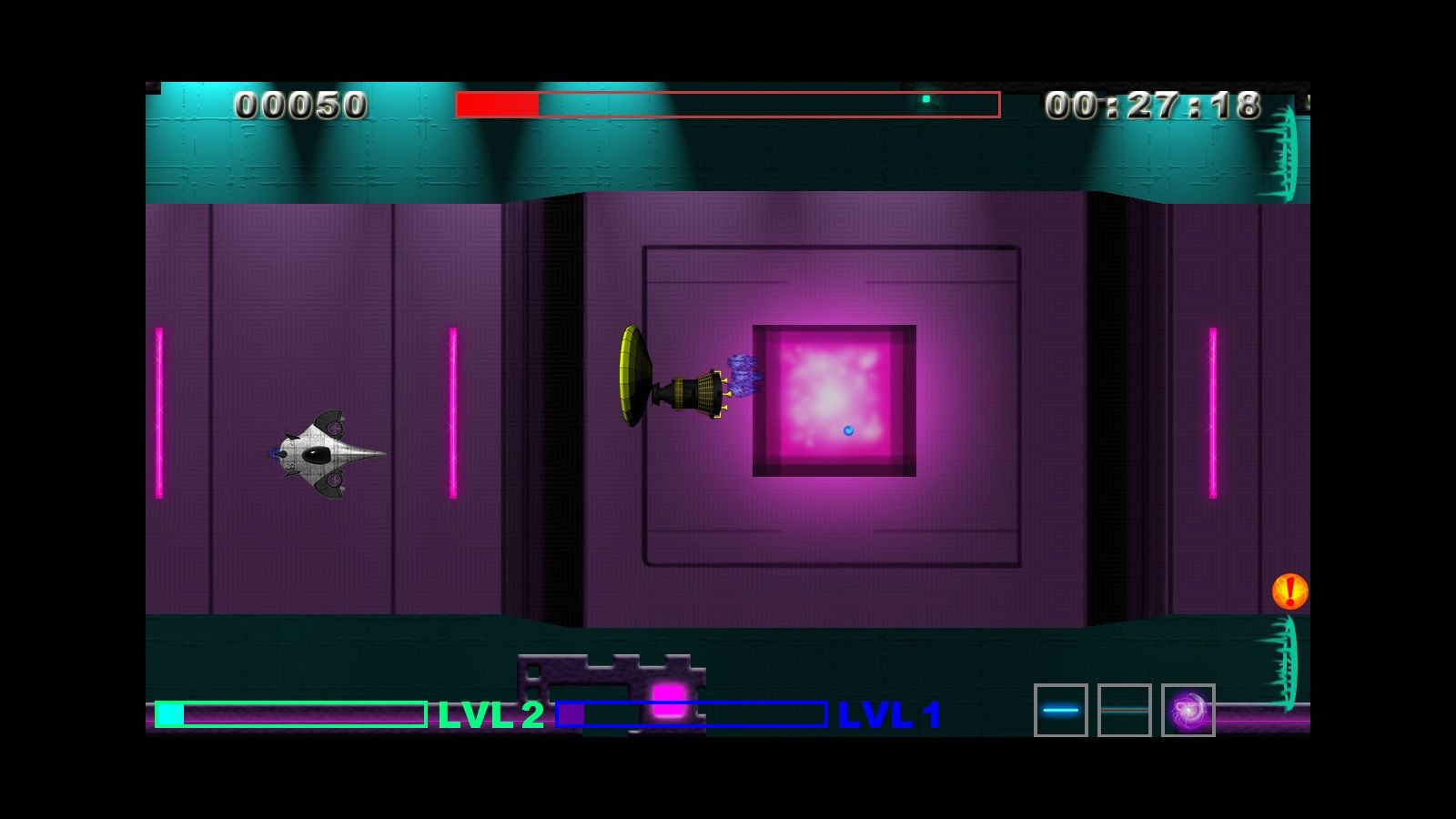Viewport: 1456px width, 819px height.
Task: Click the blue orb pickup inside the pink portal
Action: pyautogui.click(x=848, y=432)
